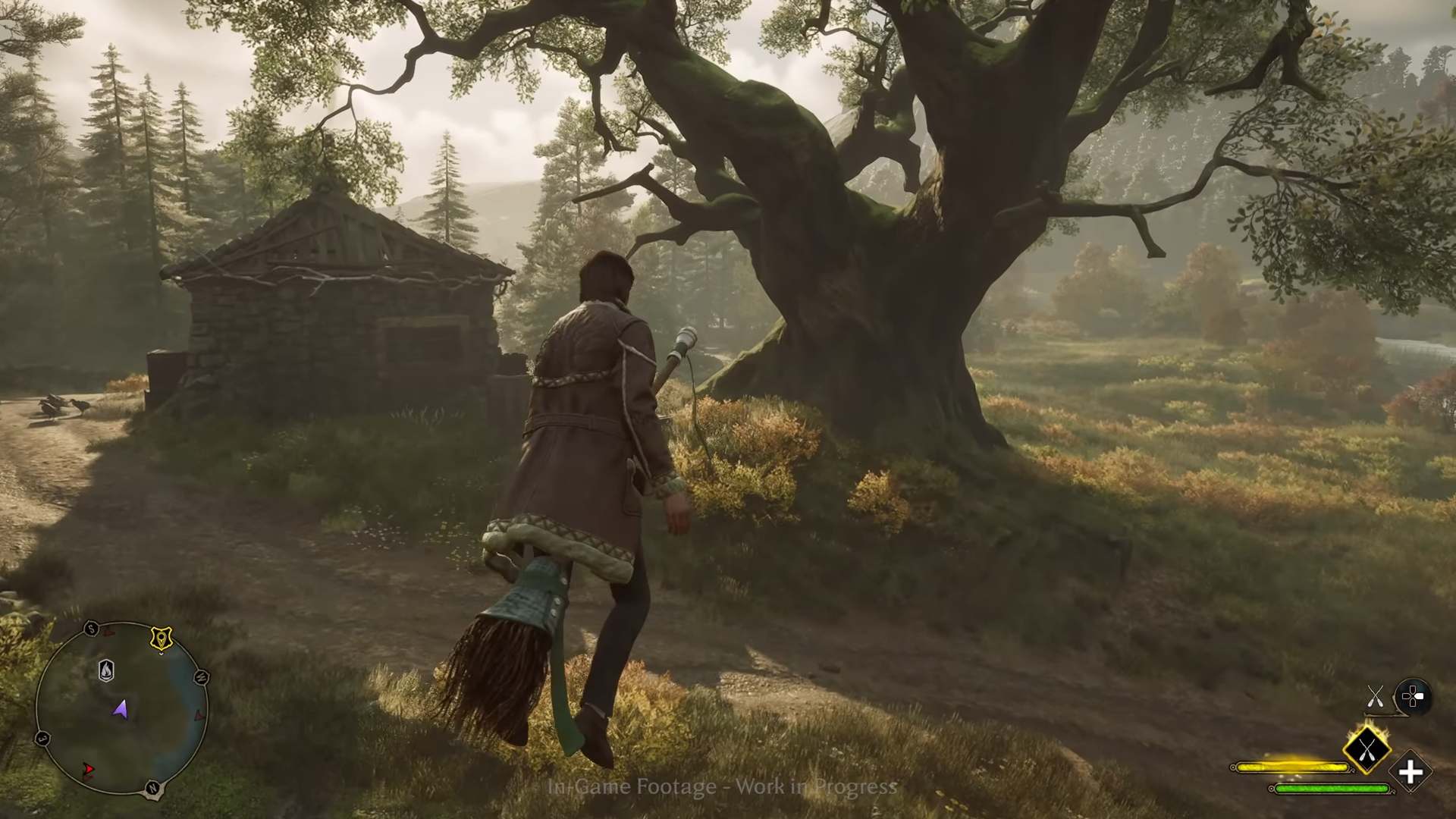Click the D-pad controller prompt bubble
The height and width of the screenshot is (819, 1456).
pos(1412,695)
